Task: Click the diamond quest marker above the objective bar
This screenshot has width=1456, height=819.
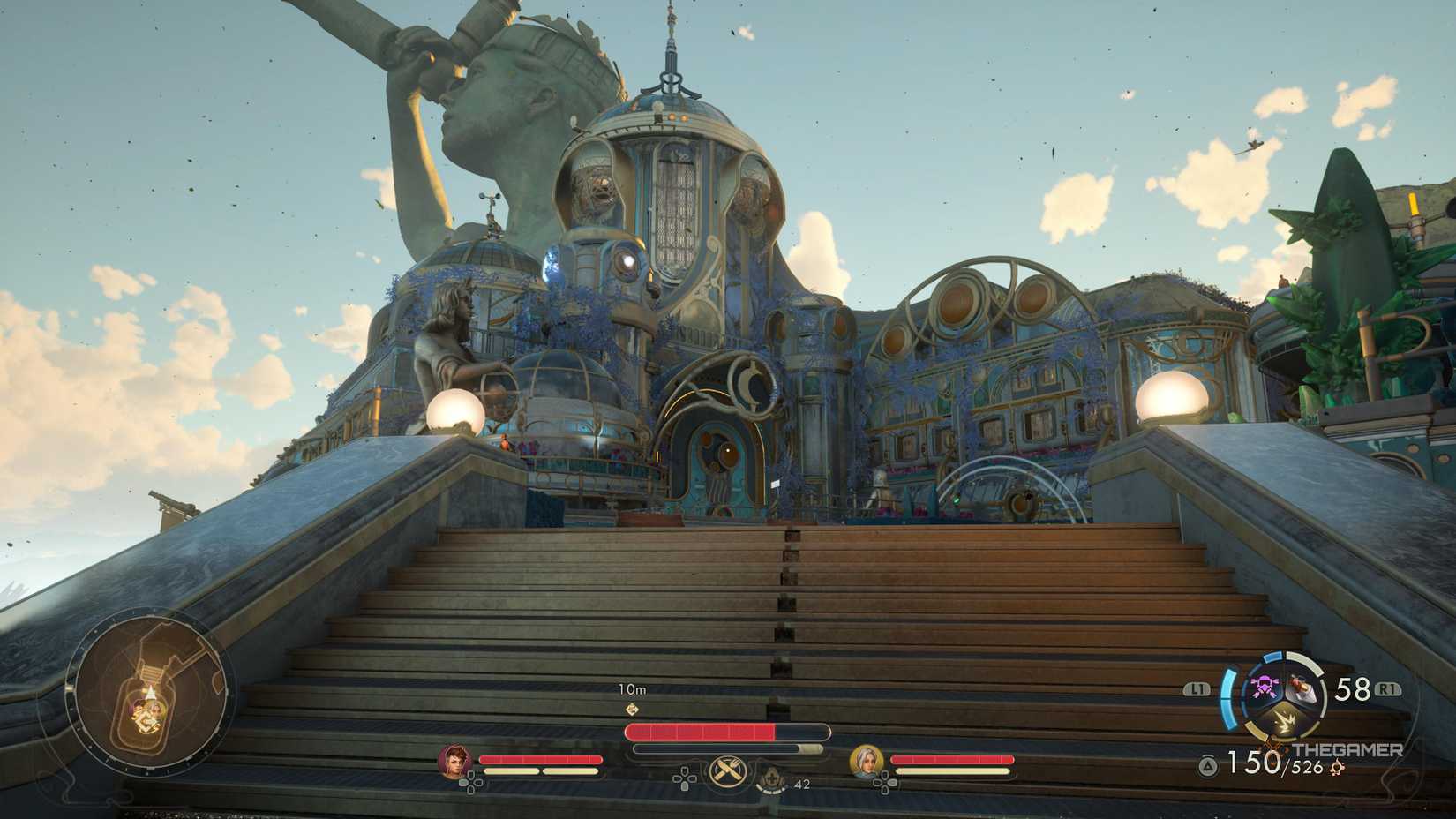Action: (x=632, y=710)
